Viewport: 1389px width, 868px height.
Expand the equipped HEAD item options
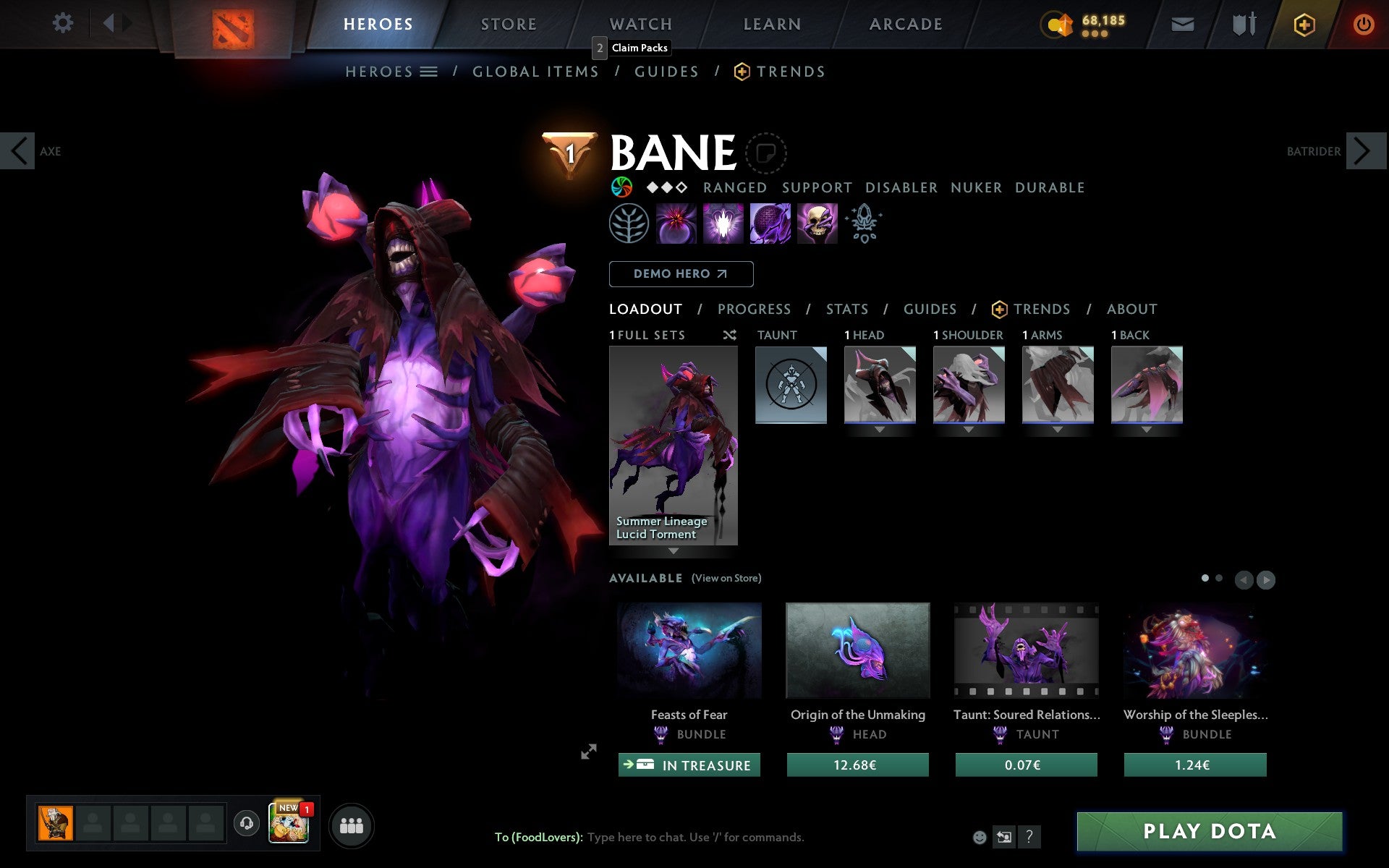coord(880,429)
